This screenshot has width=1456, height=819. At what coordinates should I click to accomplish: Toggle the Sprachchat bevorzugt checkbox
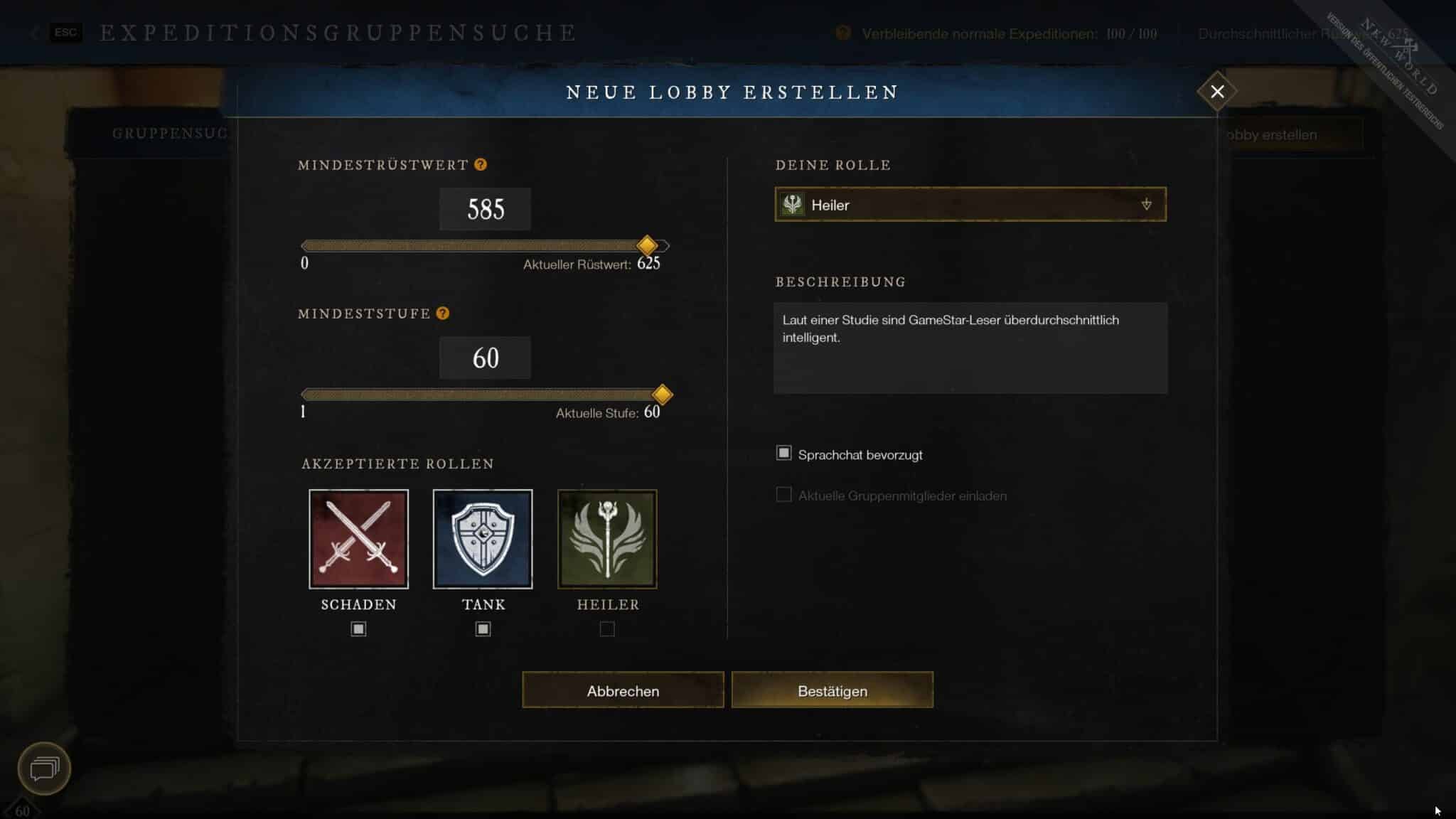click(783, 454)
